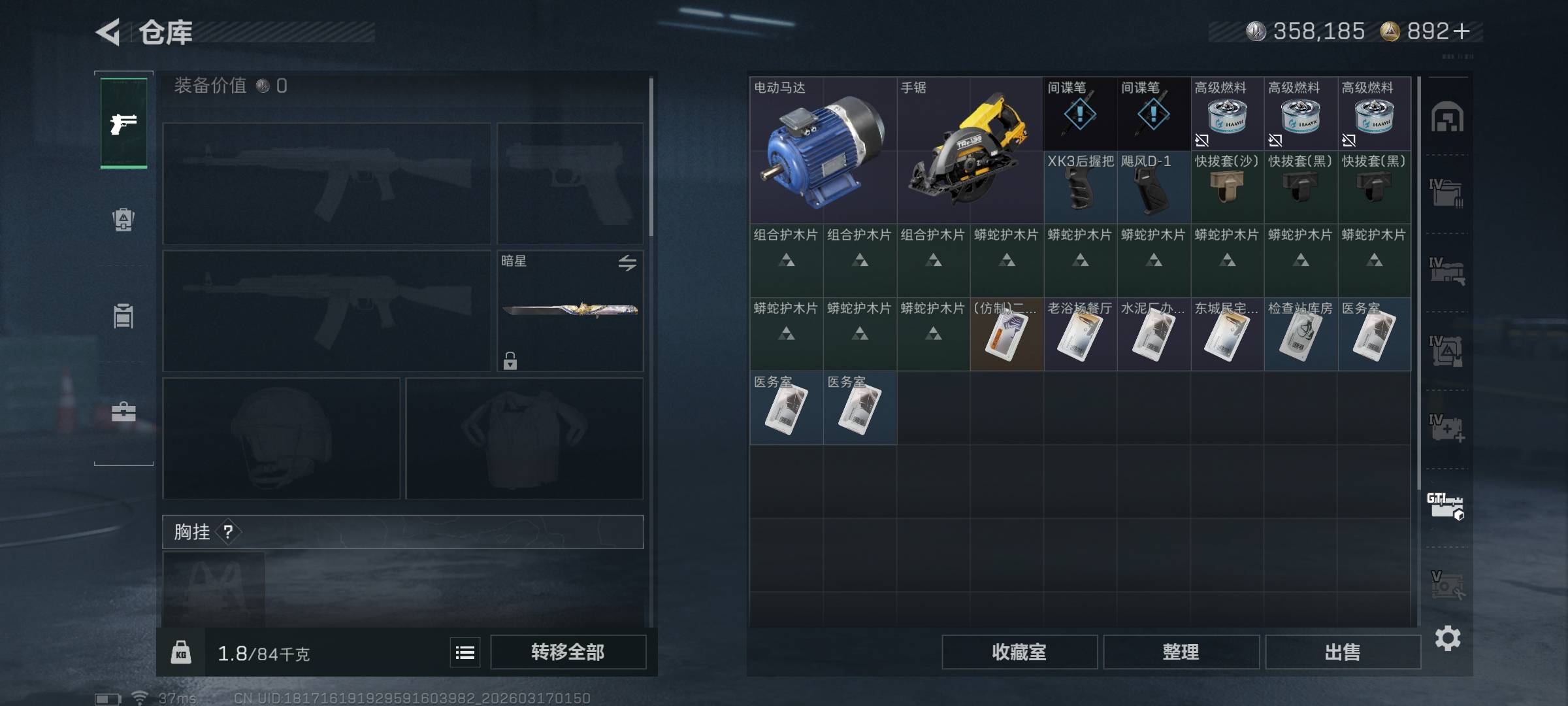Click the 出售 sell button

point(1343,652)
